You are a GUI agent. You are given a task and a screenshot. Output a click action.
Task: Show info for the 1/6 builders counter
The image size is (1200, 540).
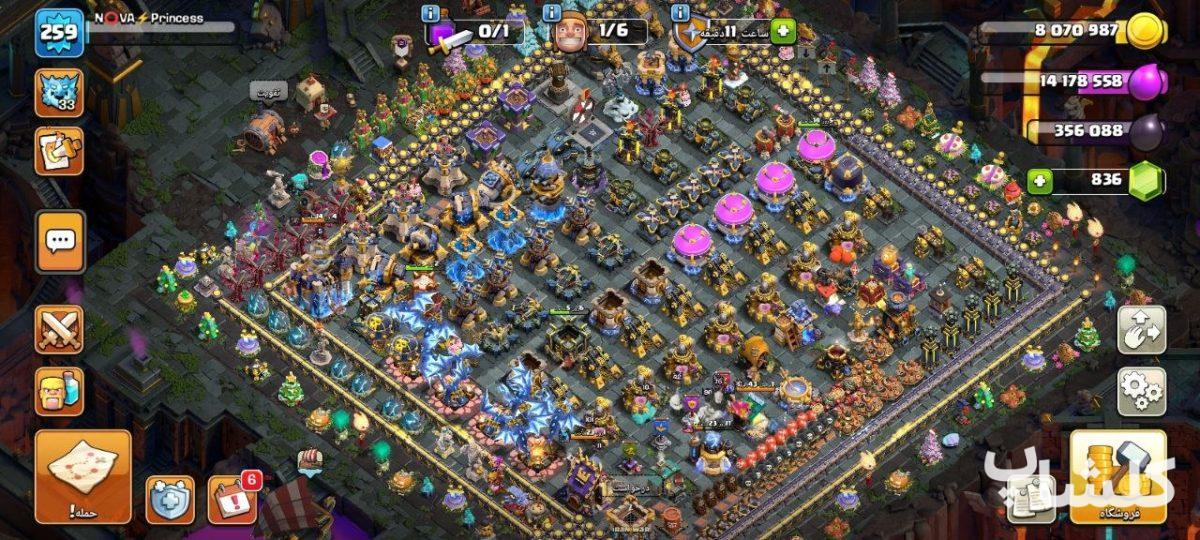click(552, 13)
